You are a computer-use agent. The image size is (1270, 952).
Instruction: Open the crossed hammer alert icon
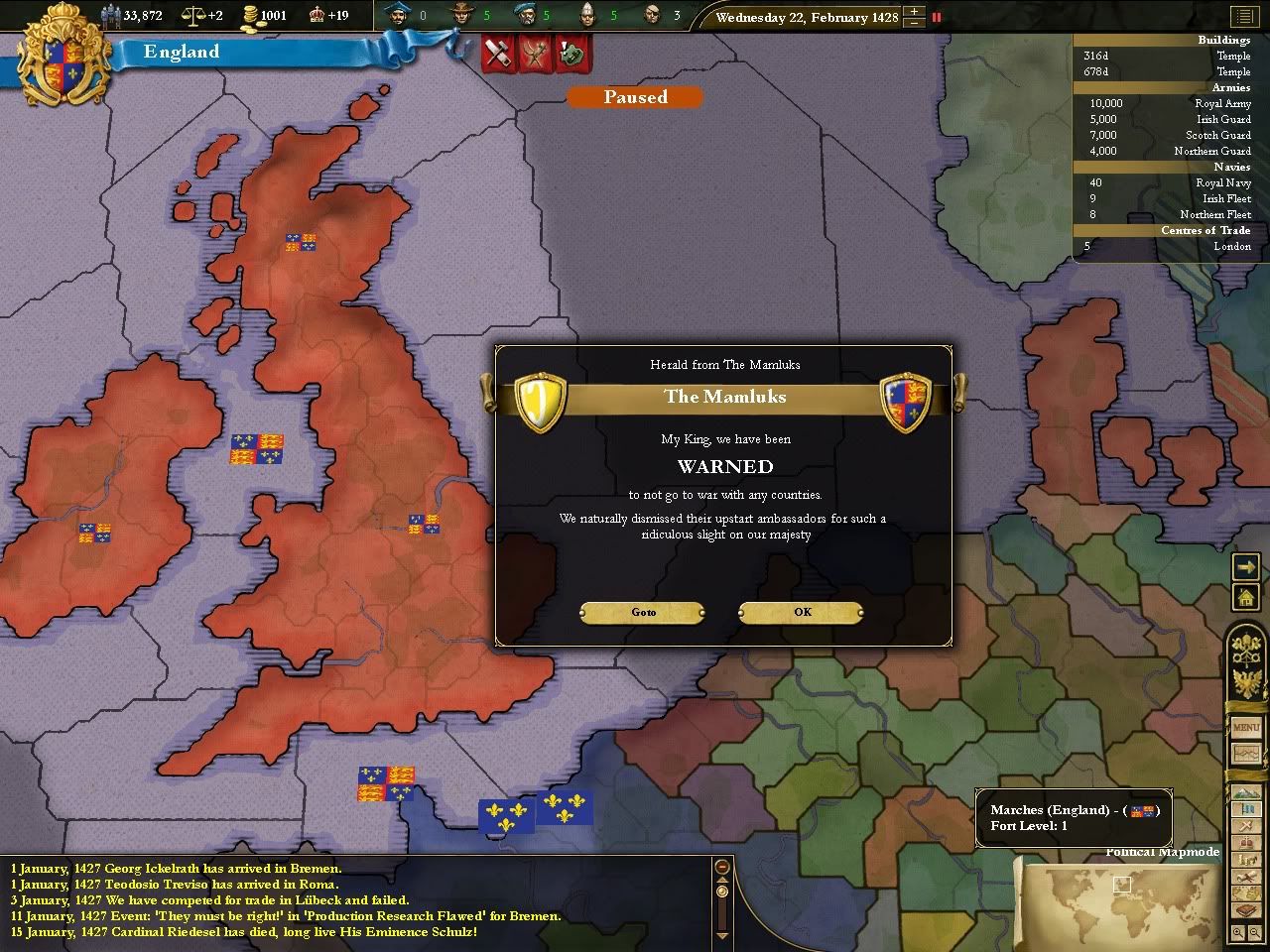(x=496, y=54)
